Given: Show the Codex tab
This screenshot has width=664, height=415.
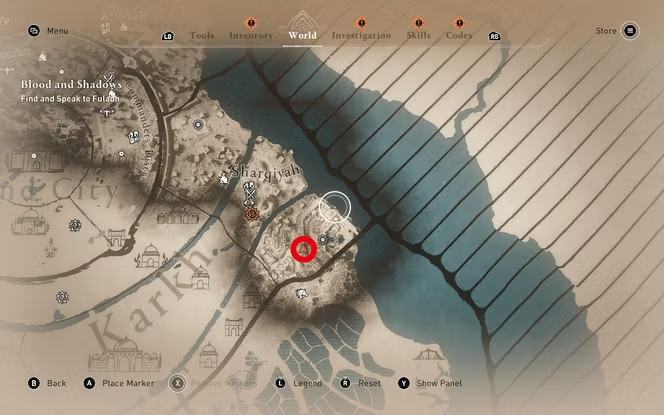Looking at the screenshot, I should [x=459, y=35].
